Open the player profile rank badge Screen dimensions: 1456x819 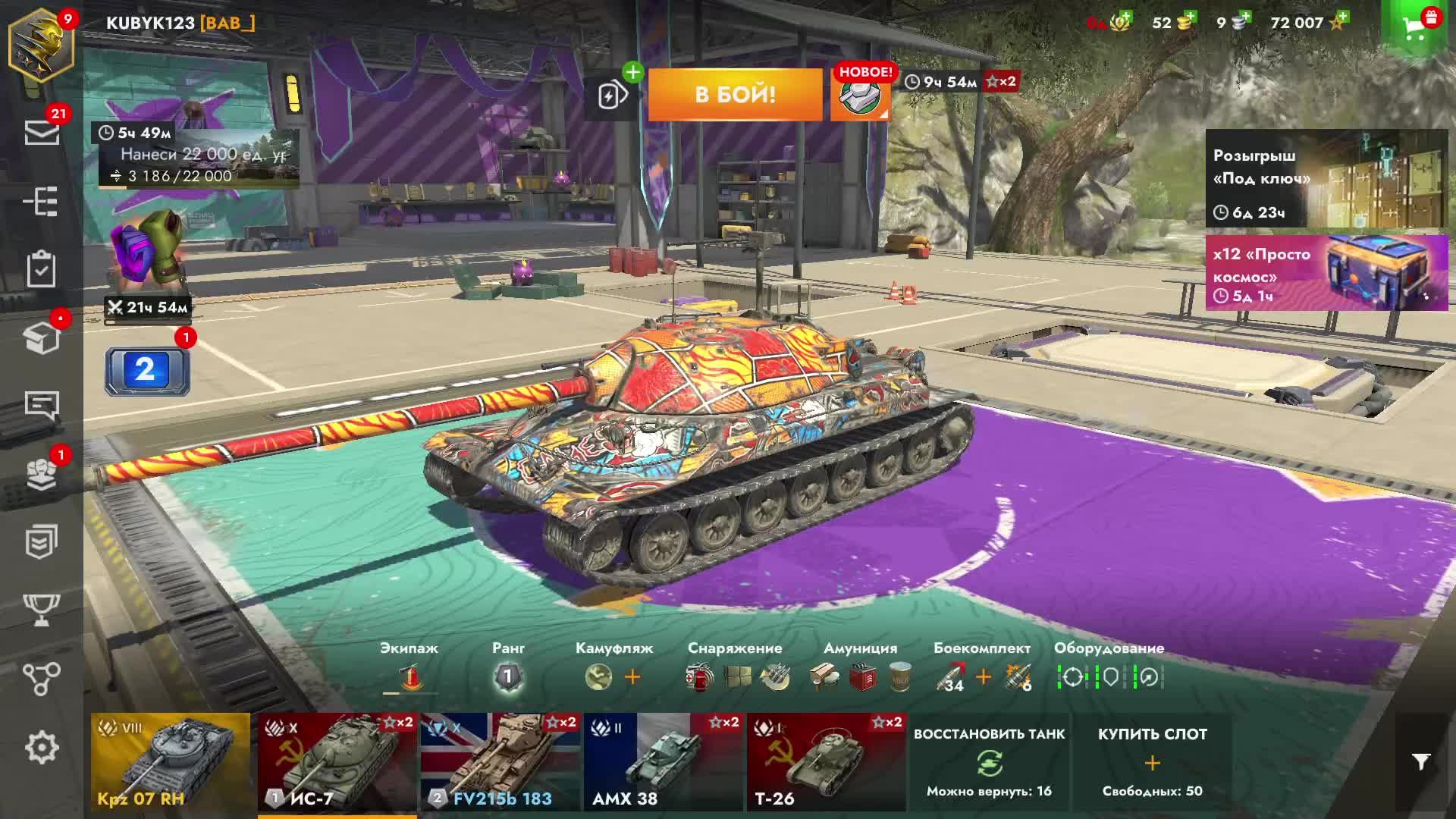click(41, 47)
